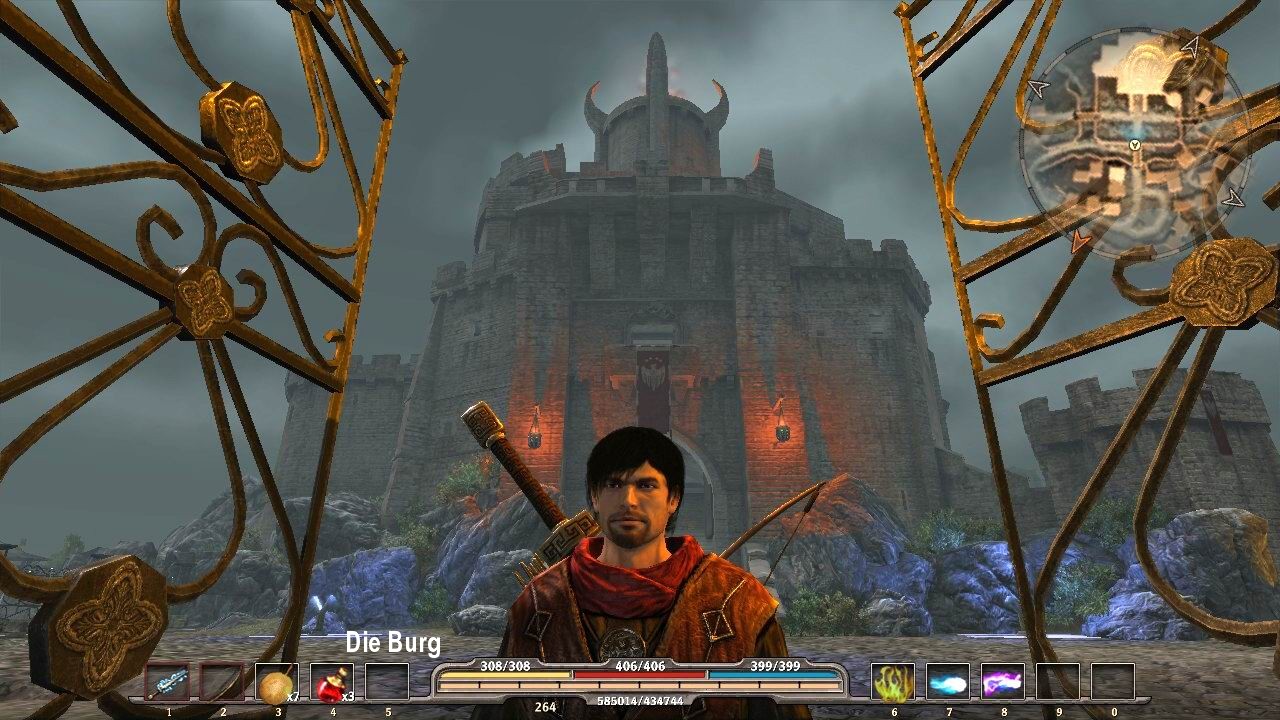Click the north compass arrow above the minimap
This screenshot has width=1280, height=720.
tap(1191, 47)
